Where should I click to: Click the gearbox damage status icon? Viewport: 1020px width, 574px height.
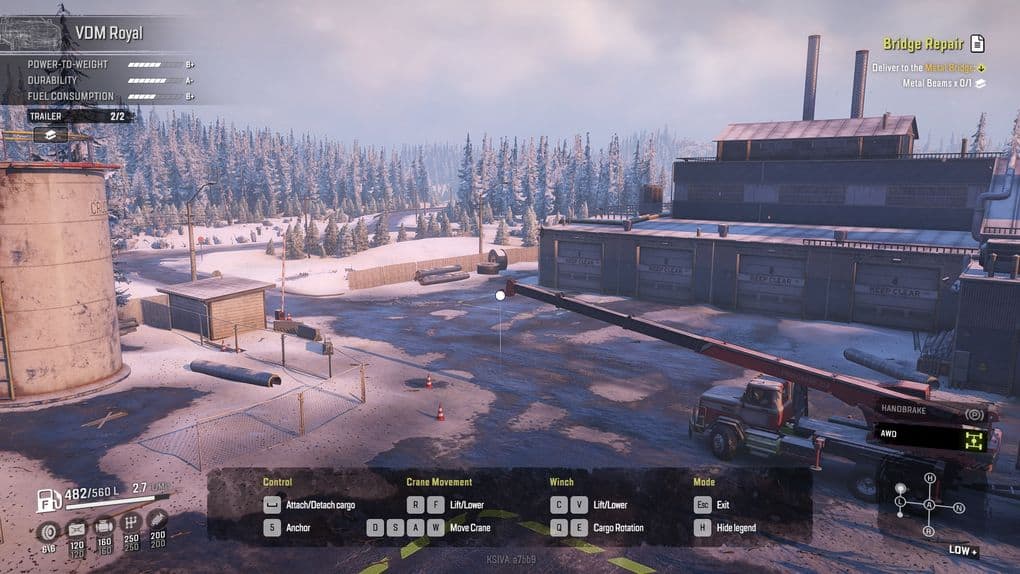coord(130,523)
